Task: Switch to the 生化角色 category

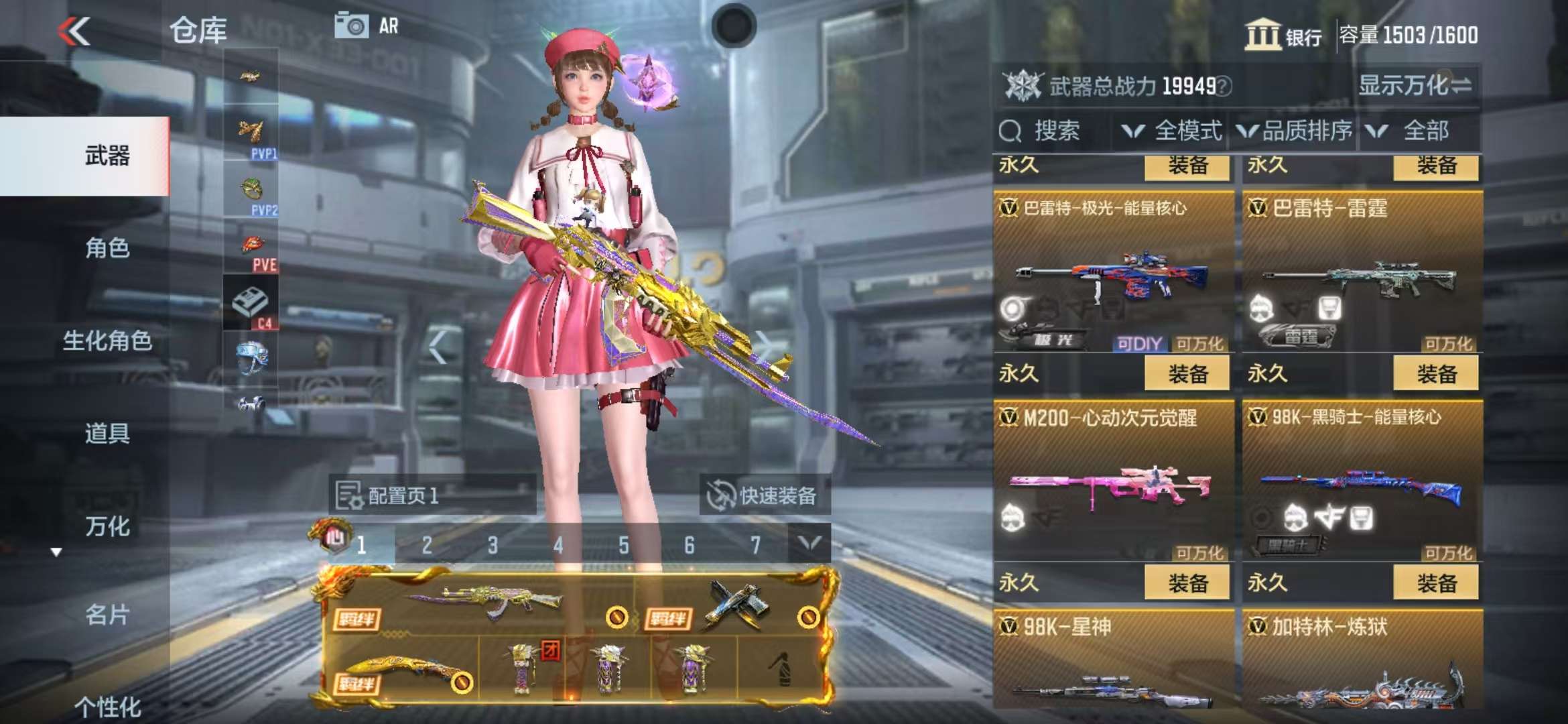Action: (107, 341)
